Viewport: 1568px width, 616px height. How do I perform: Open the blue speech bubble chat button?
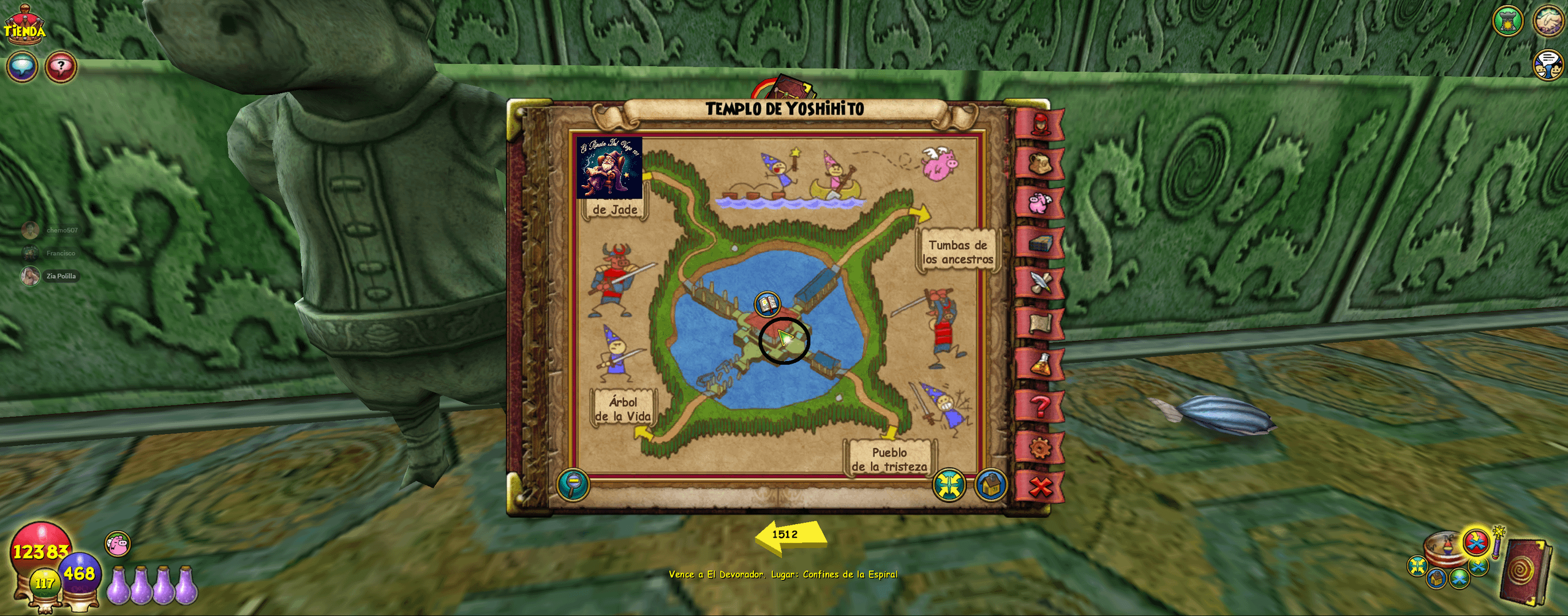click(x=22, y=67)
